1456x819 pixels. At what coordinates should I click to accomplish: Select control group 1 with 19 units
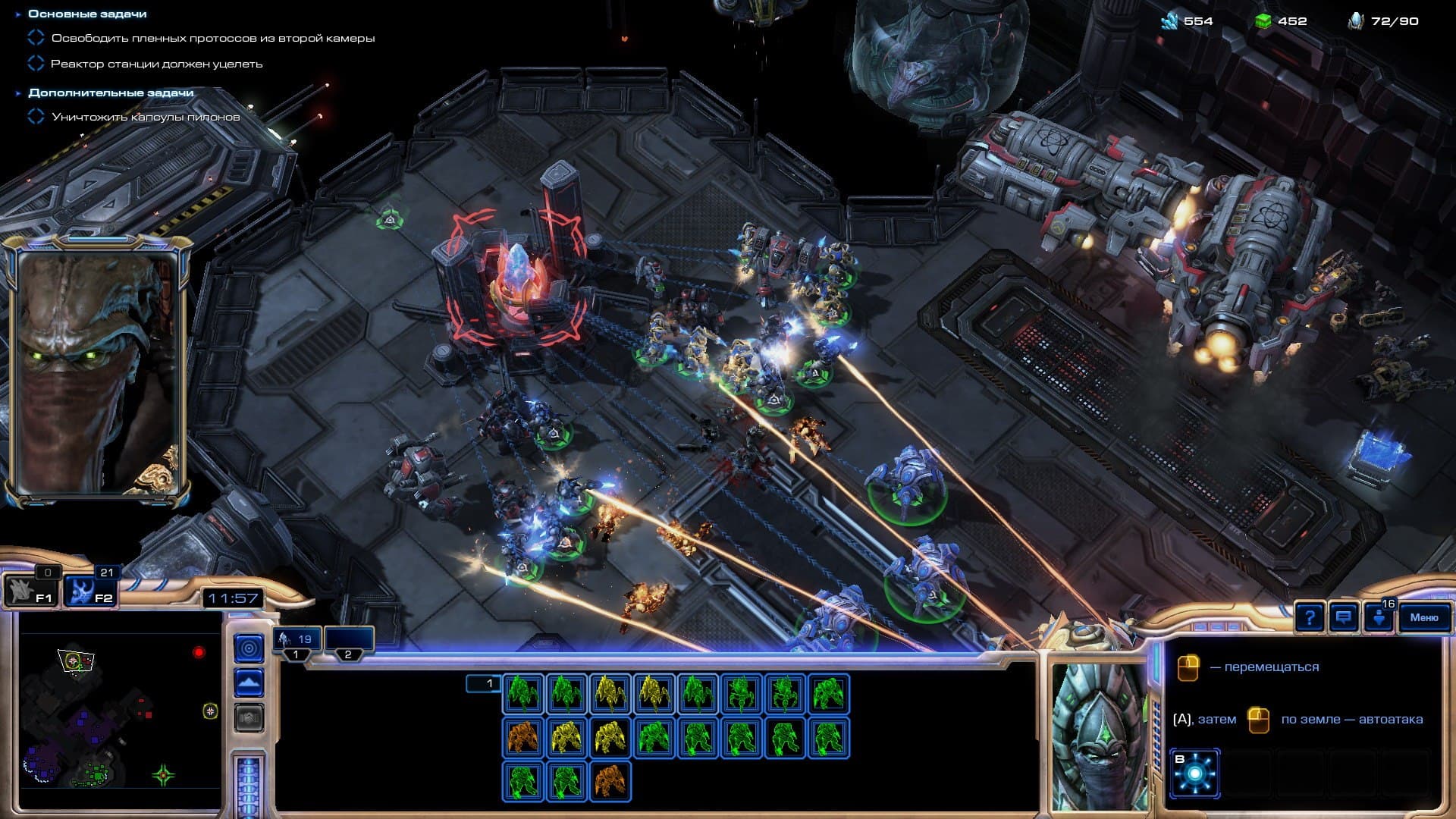[x=297, y=641]
